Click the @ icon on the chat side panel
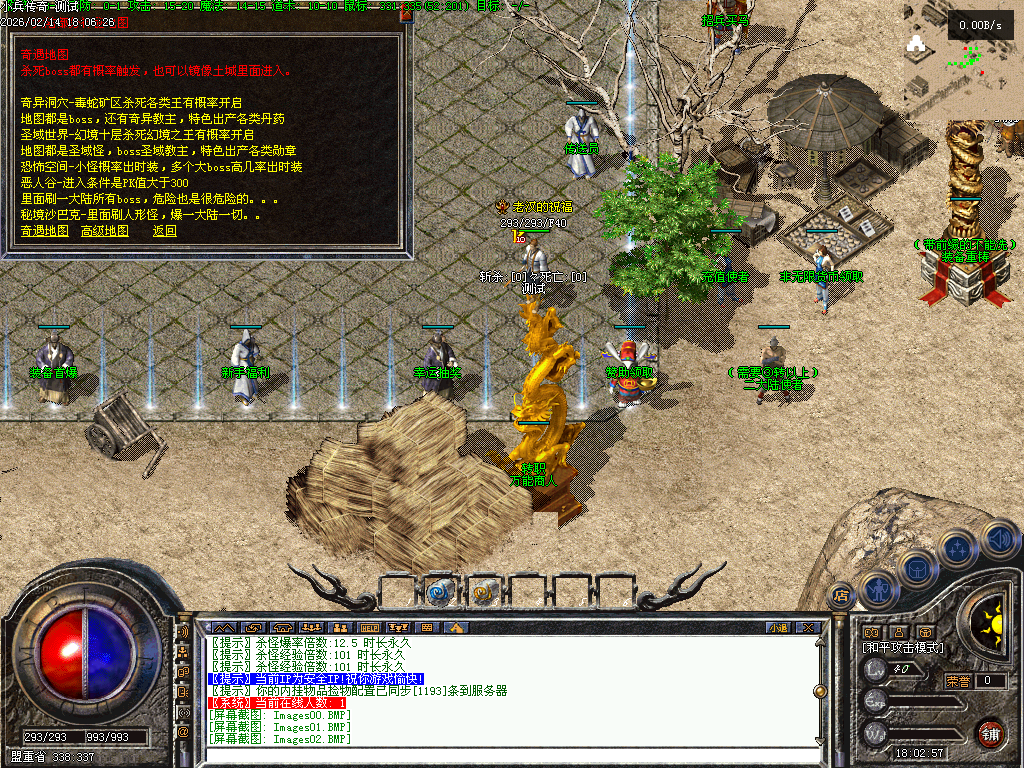Image resolution: width=1024 pixels, height=768 pixels. 183,731
